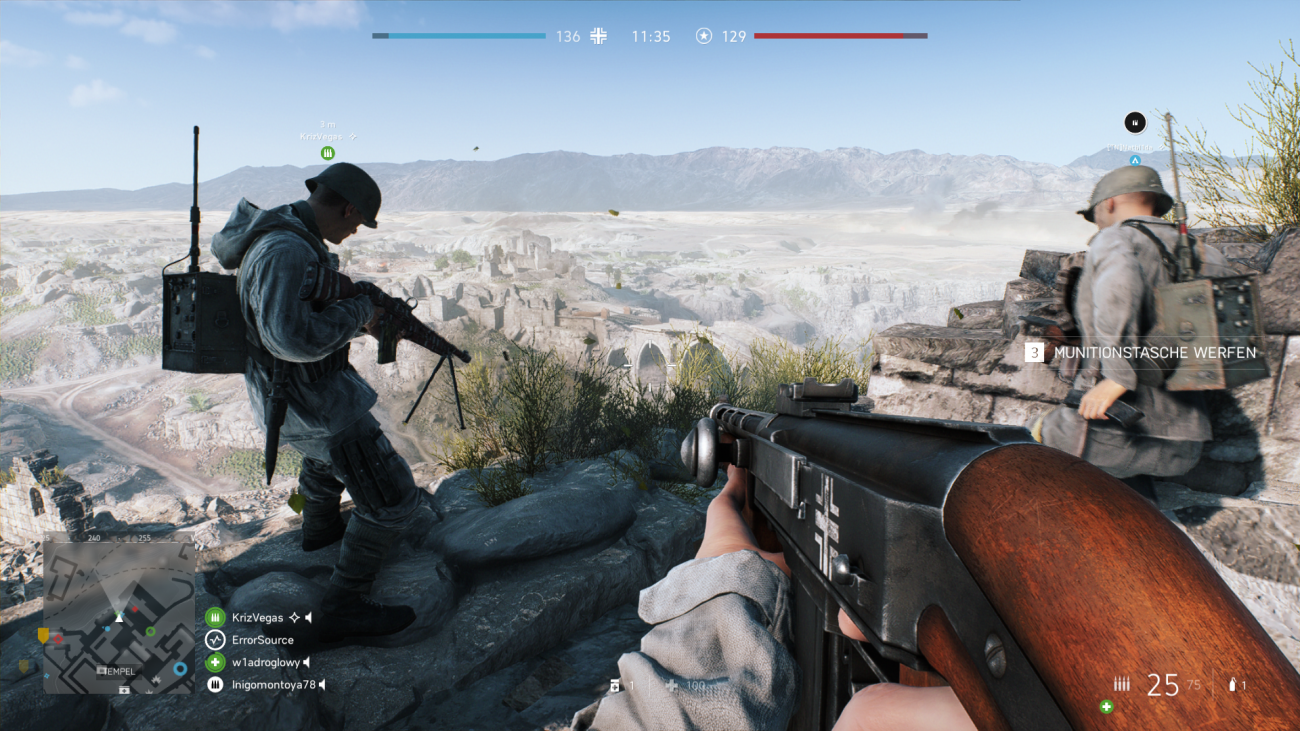Click the black ammo request icon
This screenshot has width=1300, height=731.
[x=1134, y=122]
